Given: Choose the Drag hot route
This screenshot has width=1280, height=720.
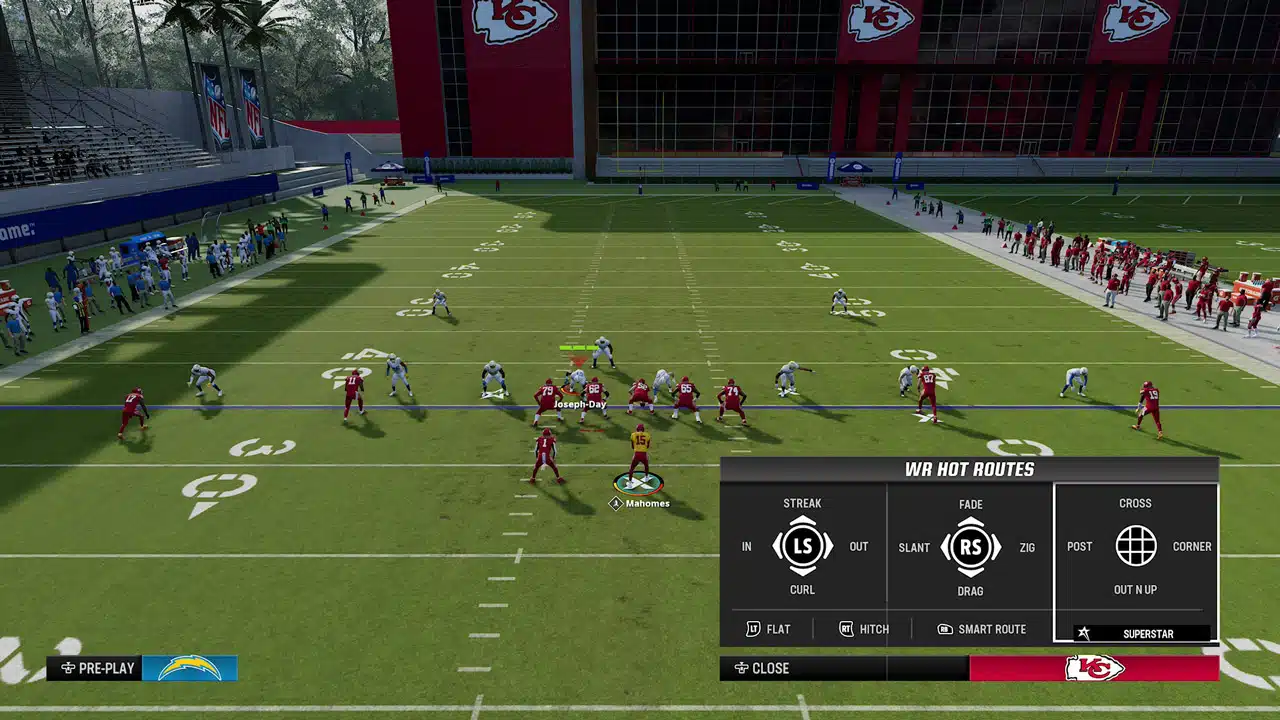Looking at the screenshot, I should click(x=970, y=591).
